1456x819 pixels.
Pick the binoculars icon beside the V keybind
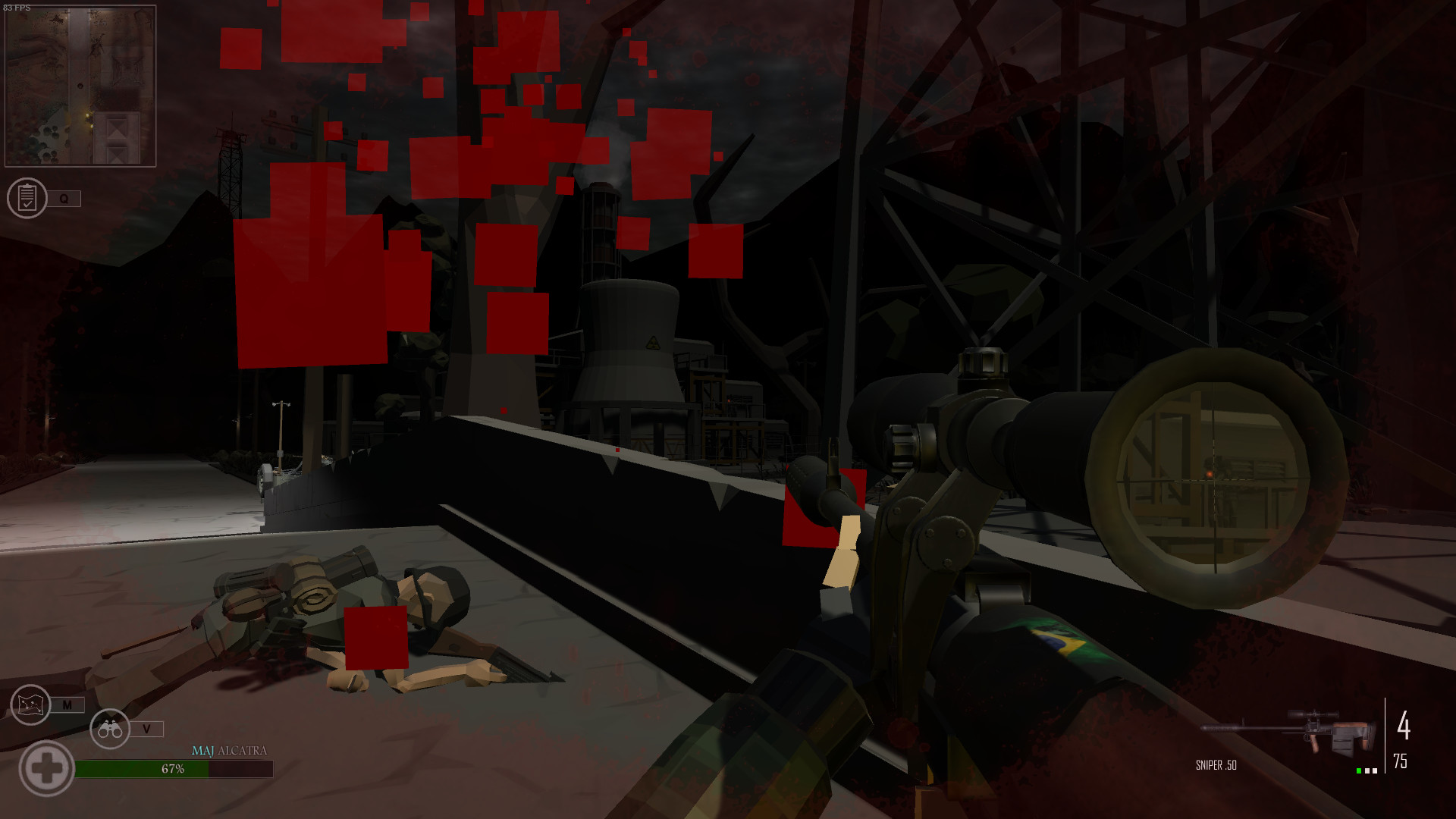110,730
